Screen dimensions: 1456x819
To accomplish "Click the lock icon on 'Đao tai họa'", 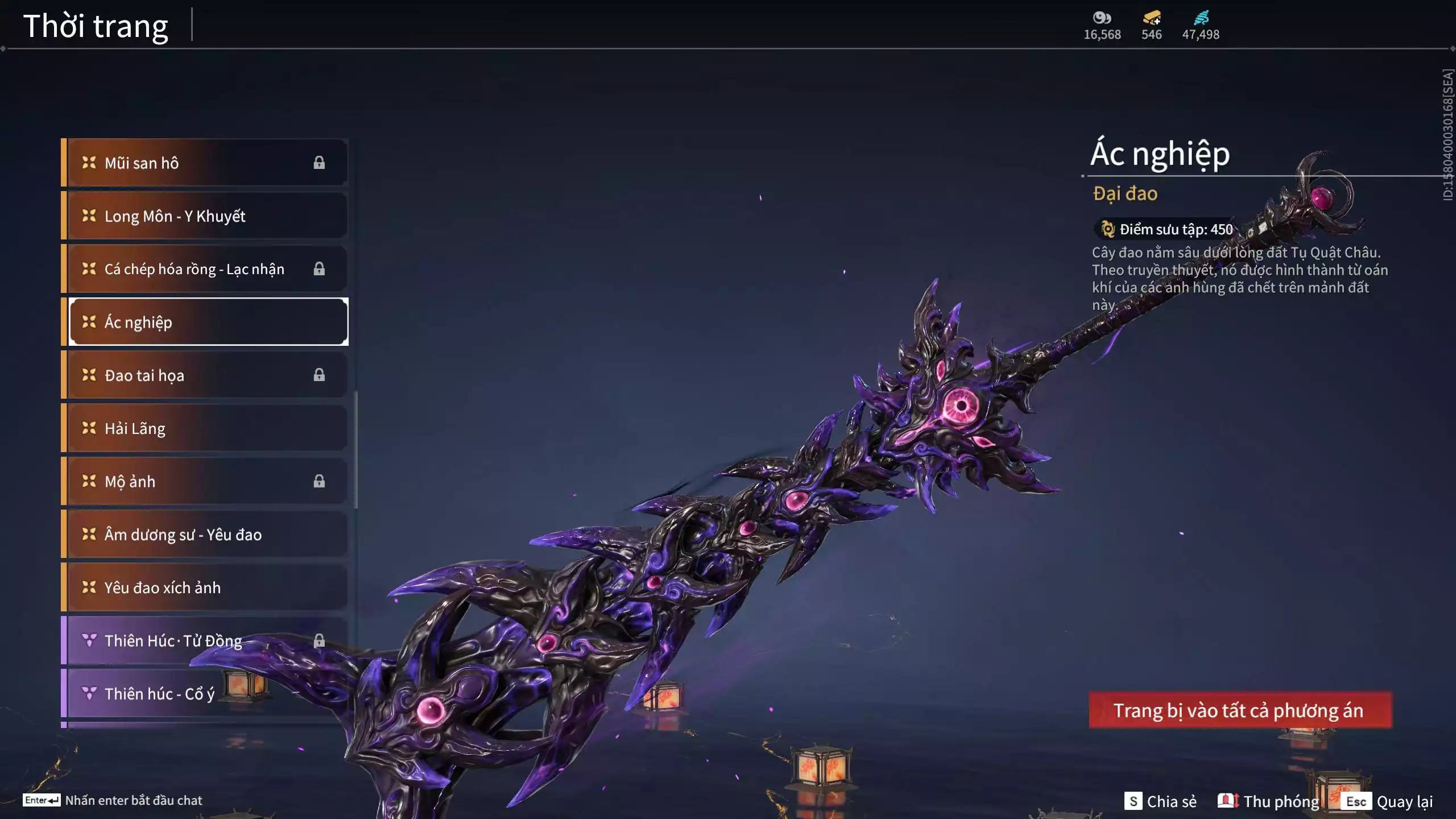I will [x=320, y=375].
